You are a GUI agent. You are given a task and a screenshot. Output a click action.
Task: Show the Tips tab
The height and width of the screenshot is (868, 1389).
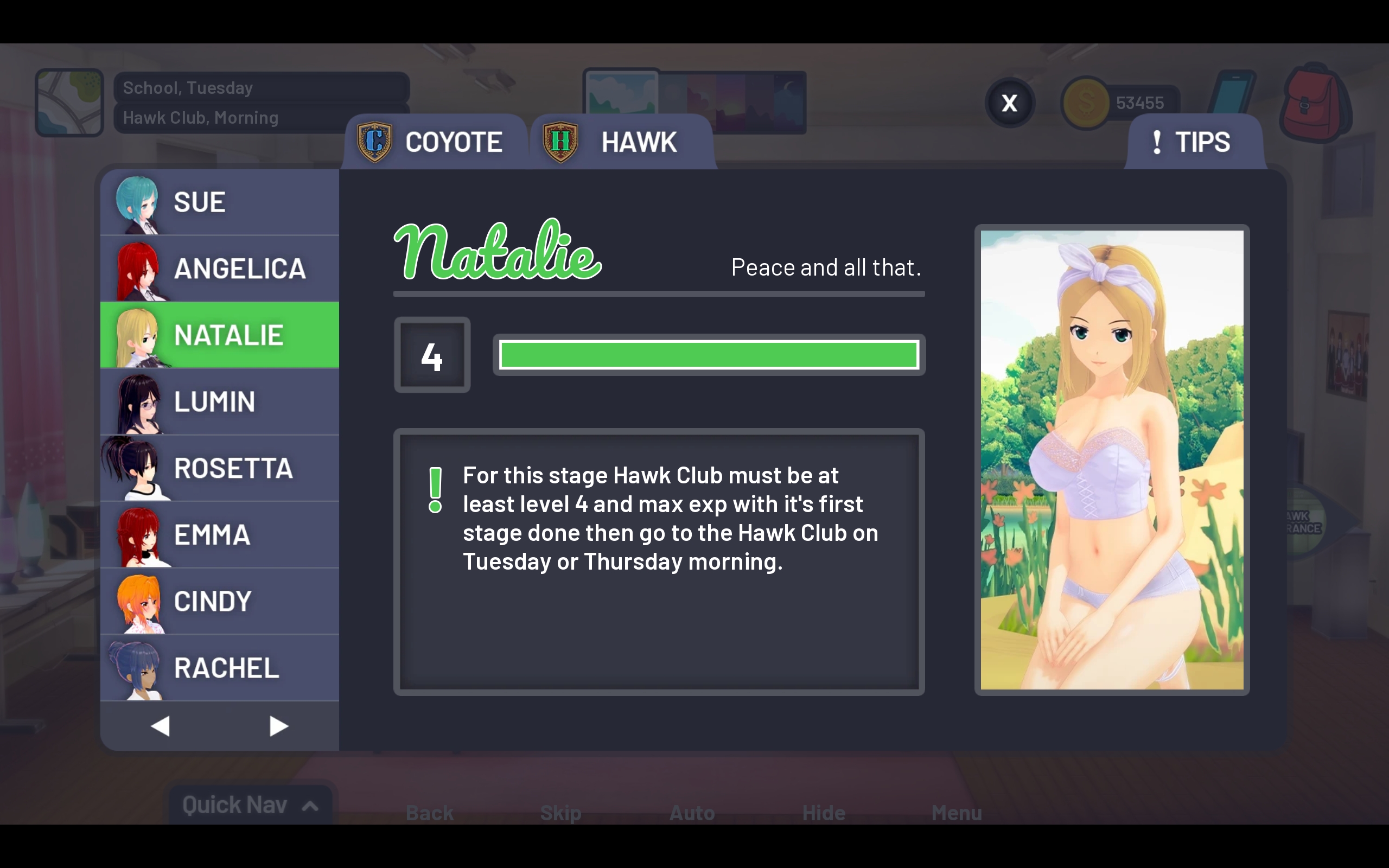(1194, 142)
